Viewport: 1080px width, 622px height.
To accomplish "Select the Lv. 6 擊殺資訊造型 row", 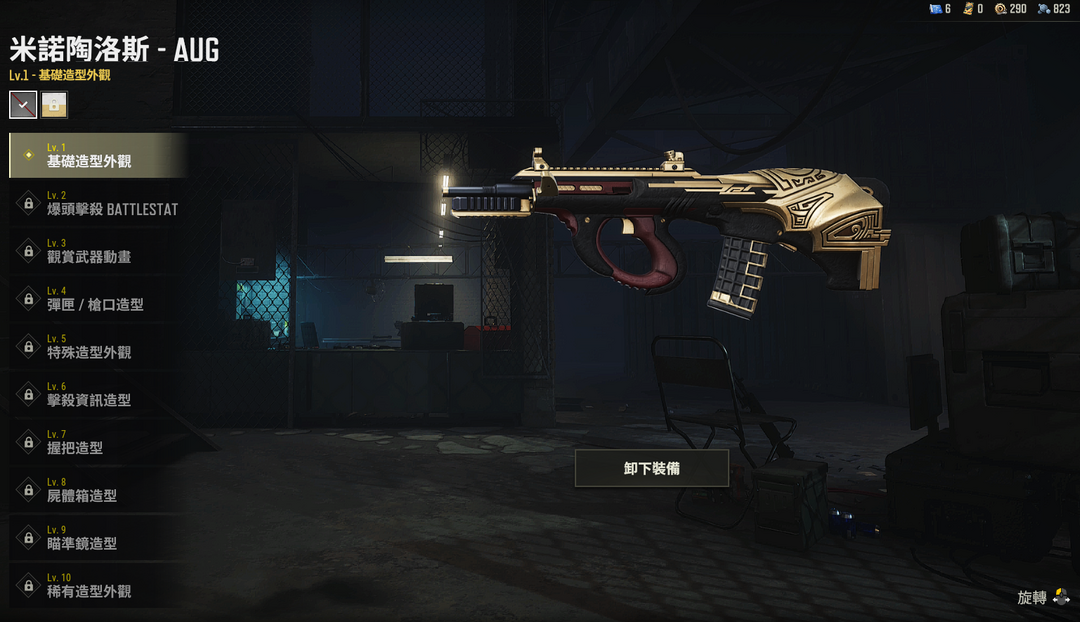I will (x=98, y=395).
